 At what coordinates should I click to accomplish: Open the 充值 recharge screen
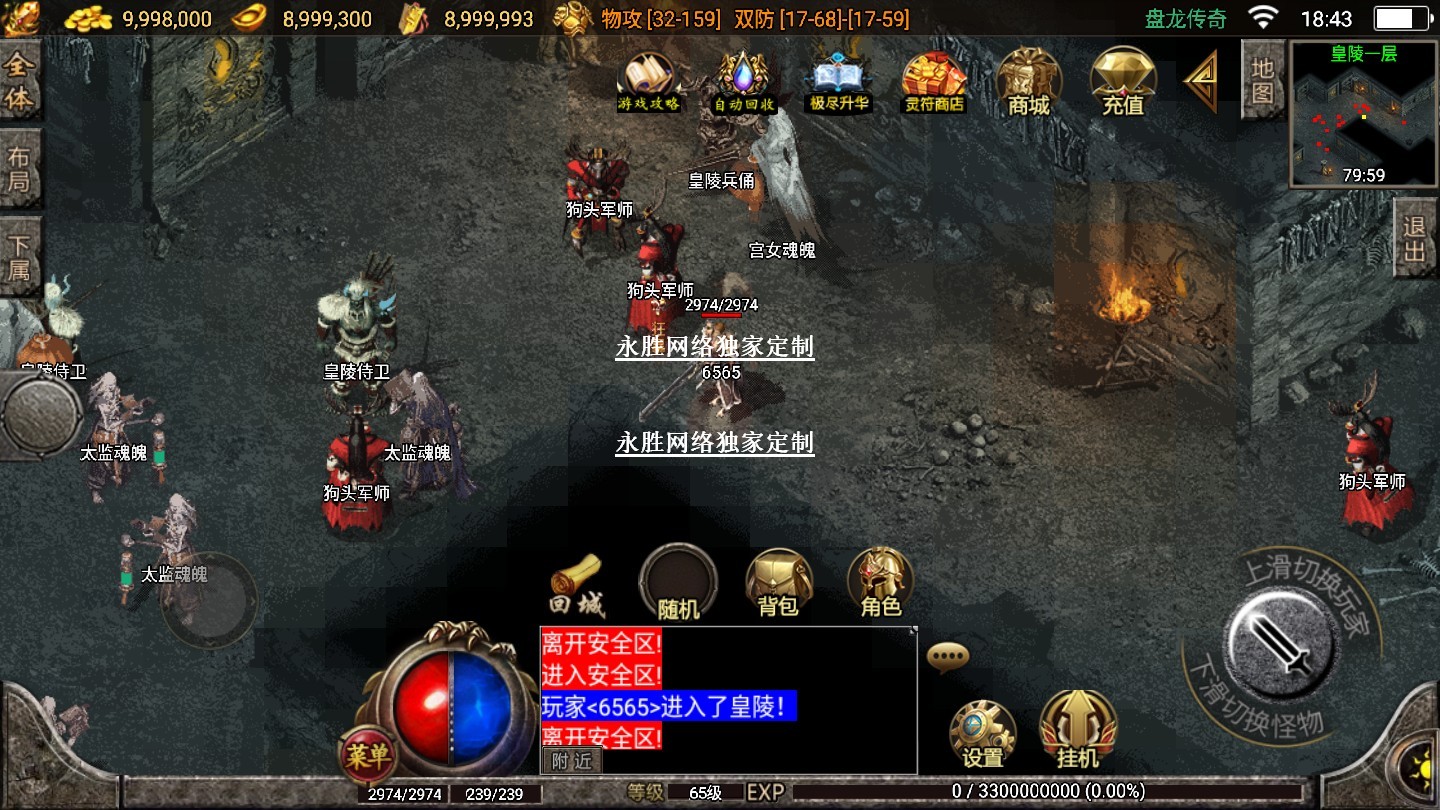pos(1123,80)
